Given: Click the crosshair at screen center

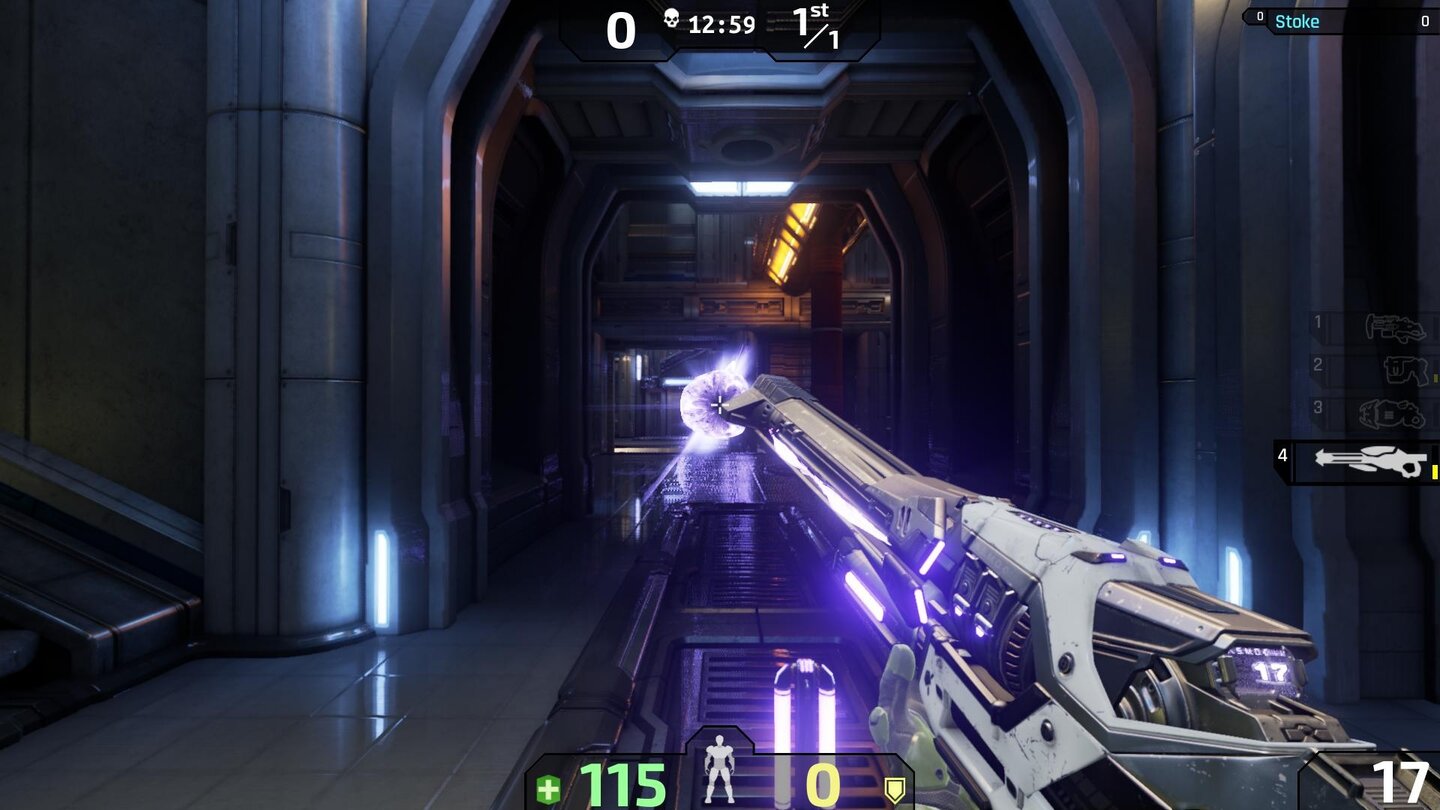Looking at the screenshot, I should click(720, 405).
